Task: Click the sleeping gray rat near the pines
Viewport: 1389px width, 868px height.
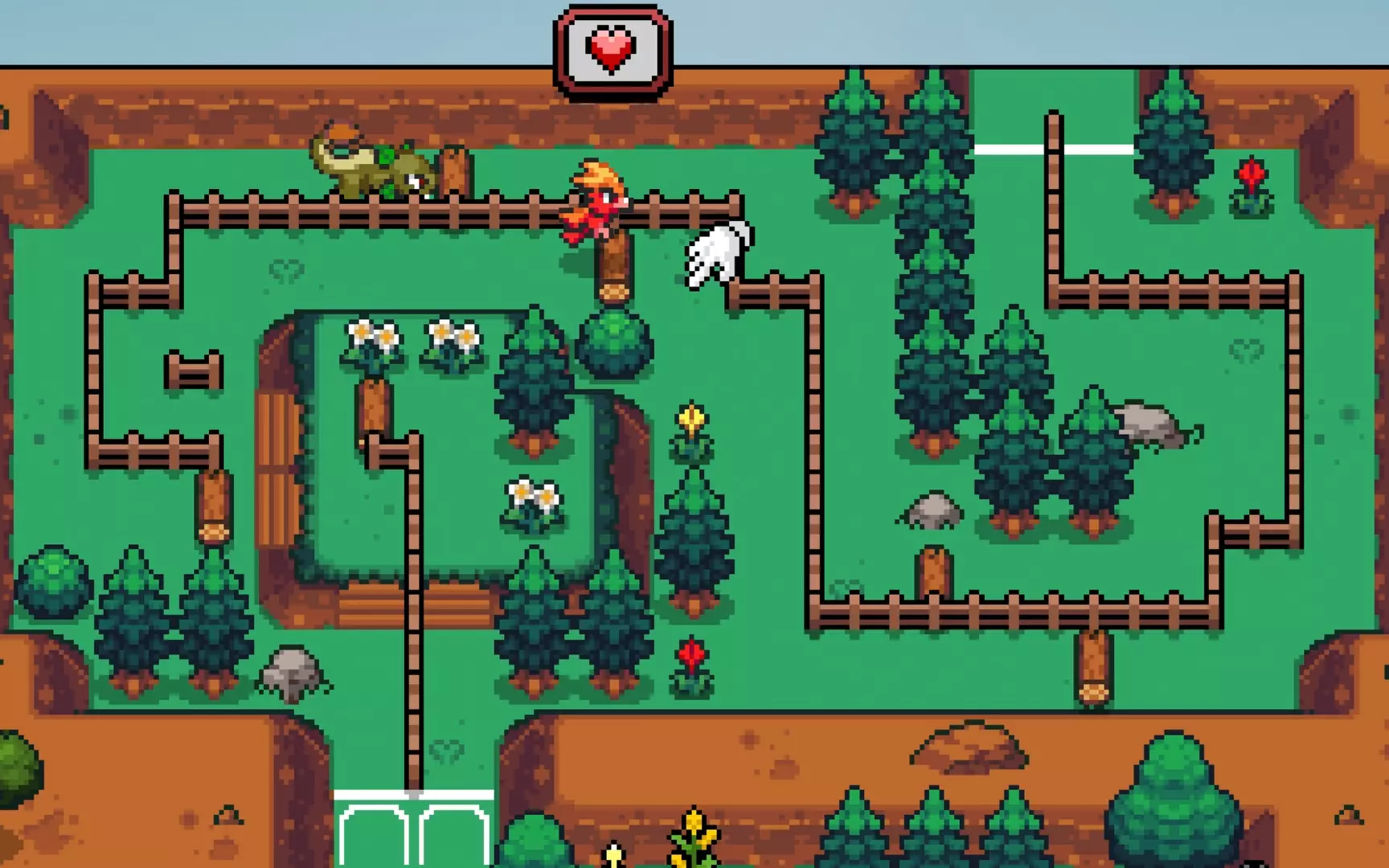Action: 1149,426
